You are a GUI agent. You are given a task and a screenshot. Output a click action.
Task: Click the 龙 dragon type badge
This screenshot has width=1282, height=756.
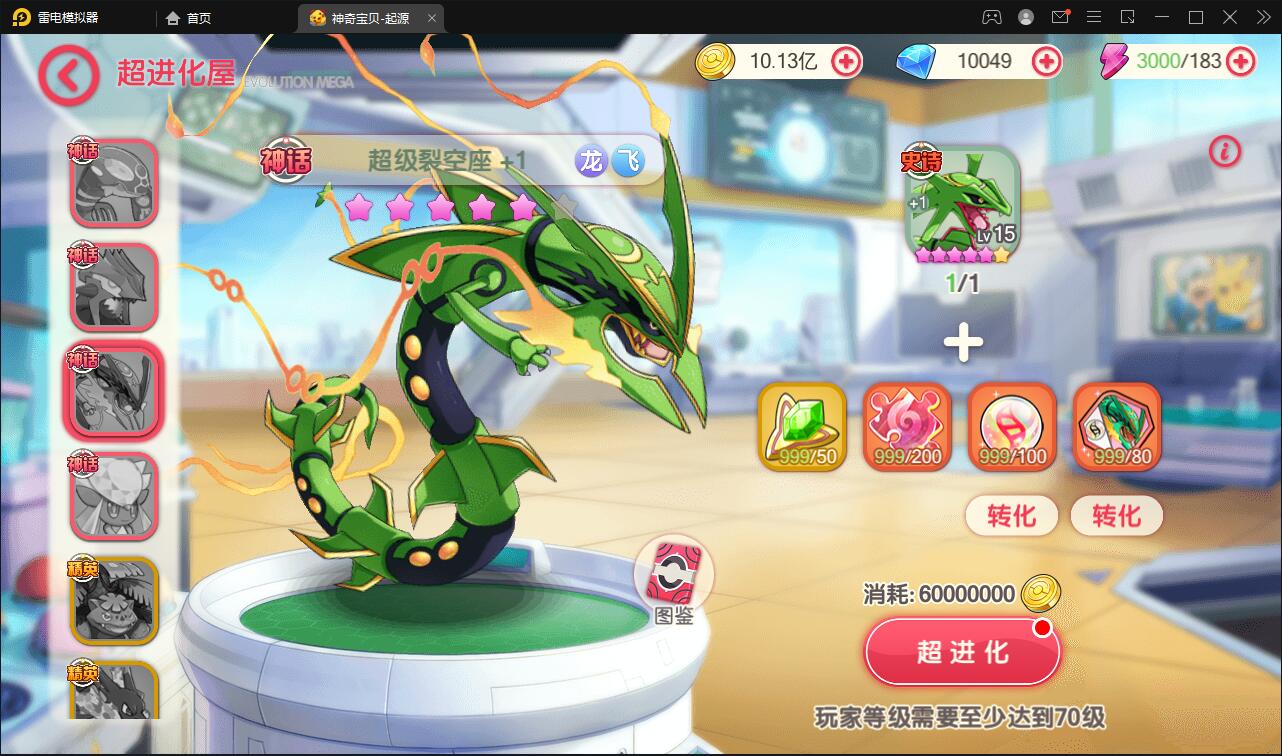[590, 160]
